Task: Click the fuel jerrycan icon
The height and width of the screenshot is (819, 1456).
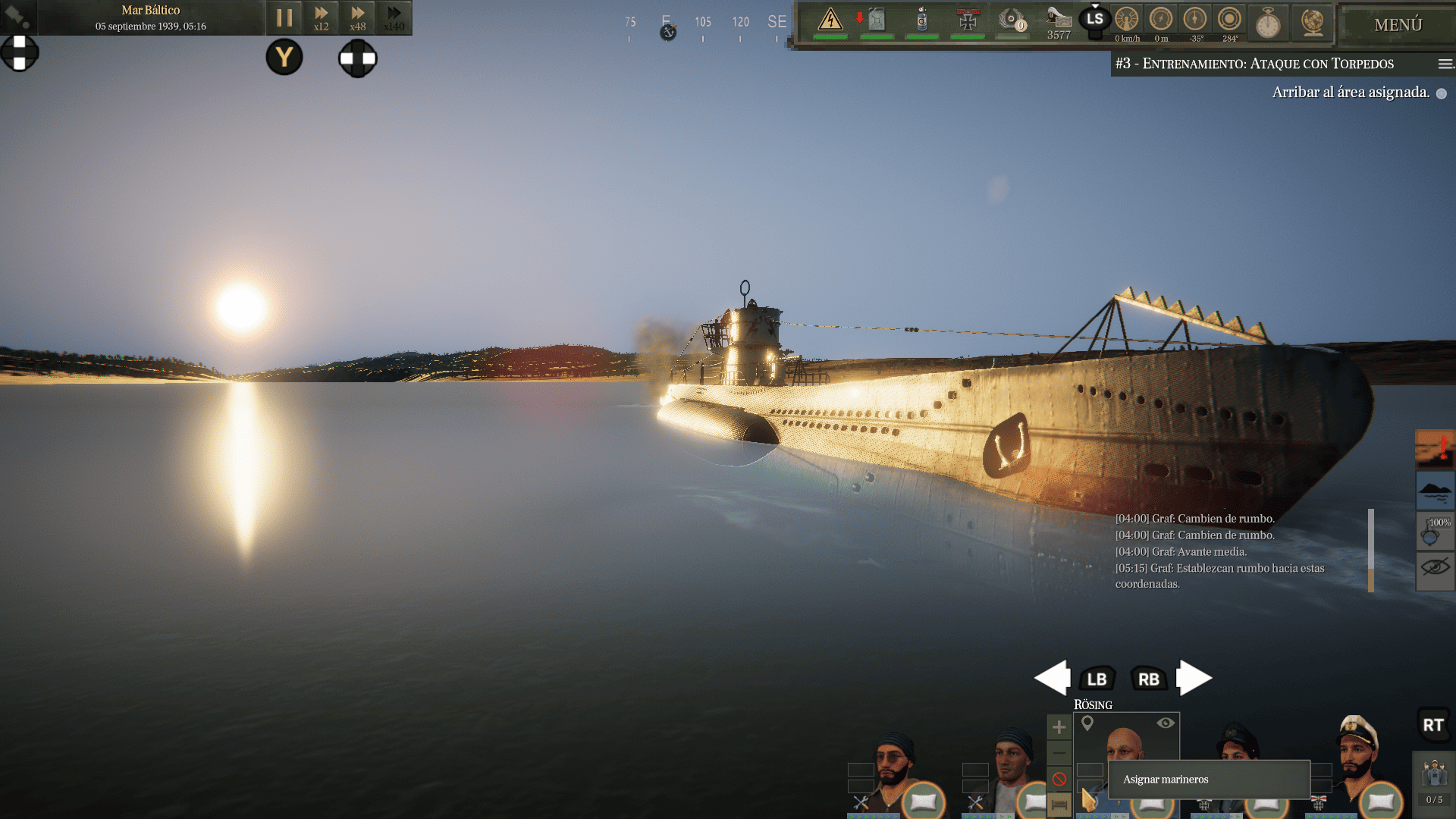Action: 877,20
